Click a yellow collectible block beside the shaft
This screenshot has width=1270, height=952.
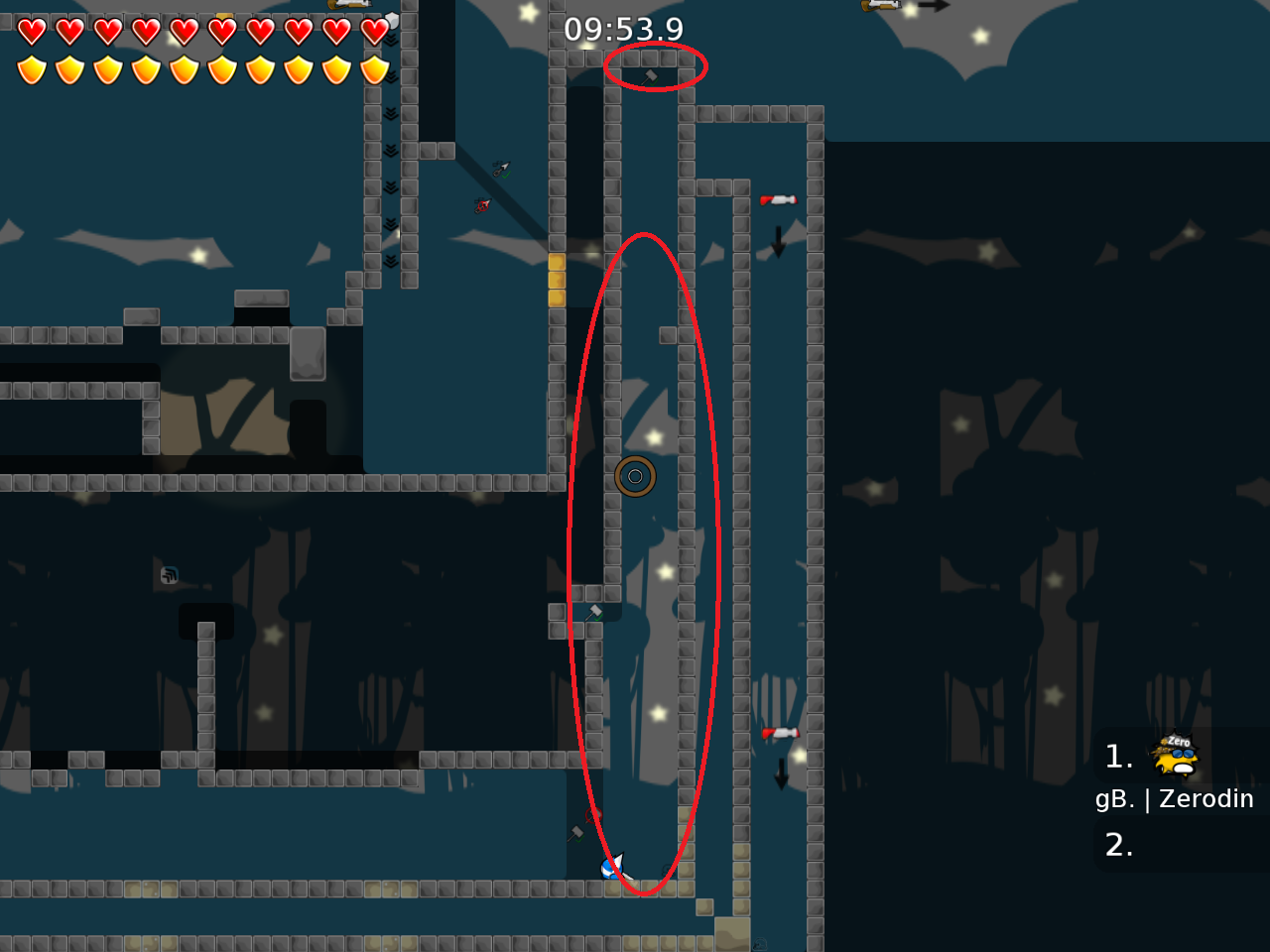point(557,279)
